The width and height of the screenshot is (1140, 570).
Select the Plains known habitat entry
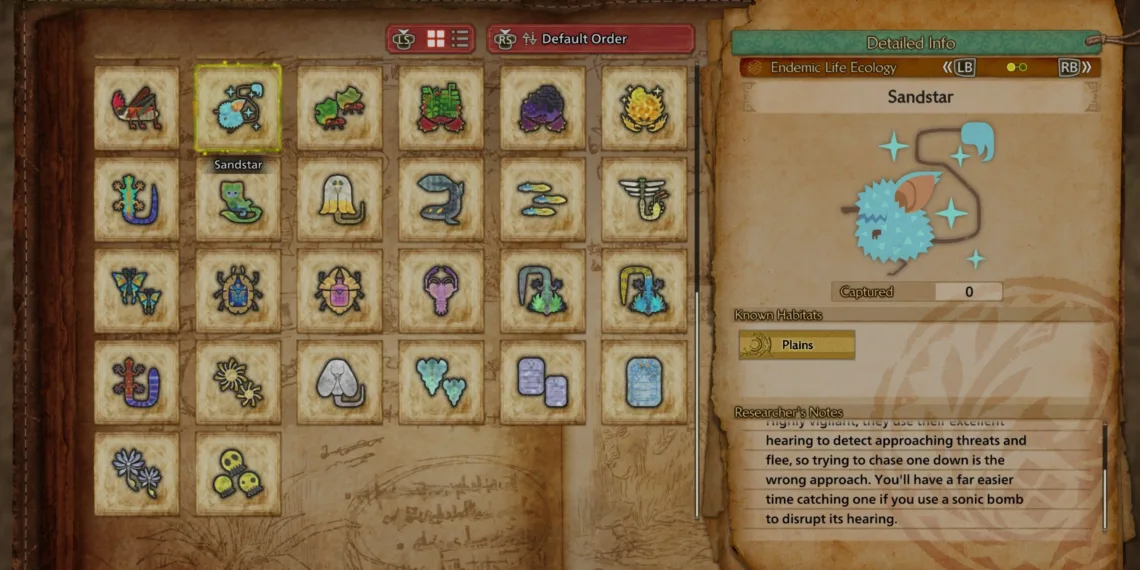tap(797, 345)
